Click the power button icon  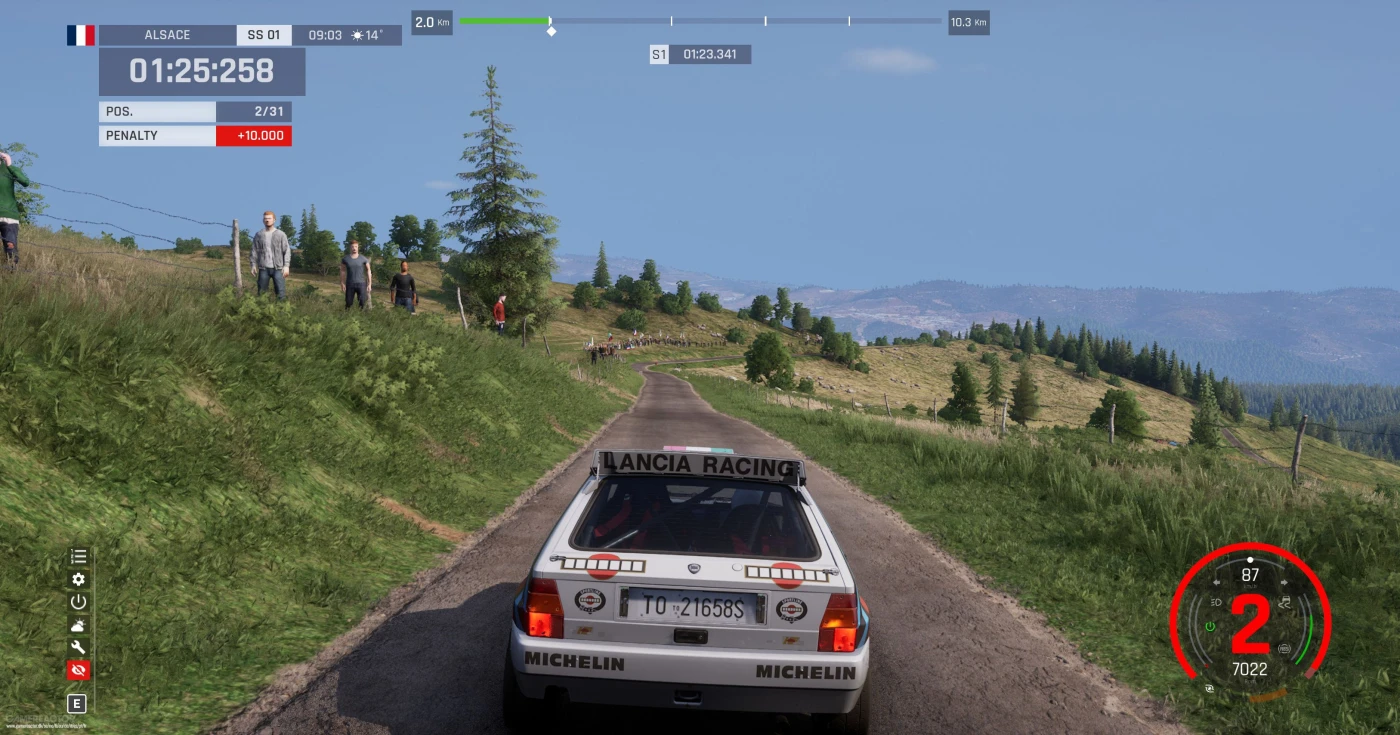coord(78,602)
